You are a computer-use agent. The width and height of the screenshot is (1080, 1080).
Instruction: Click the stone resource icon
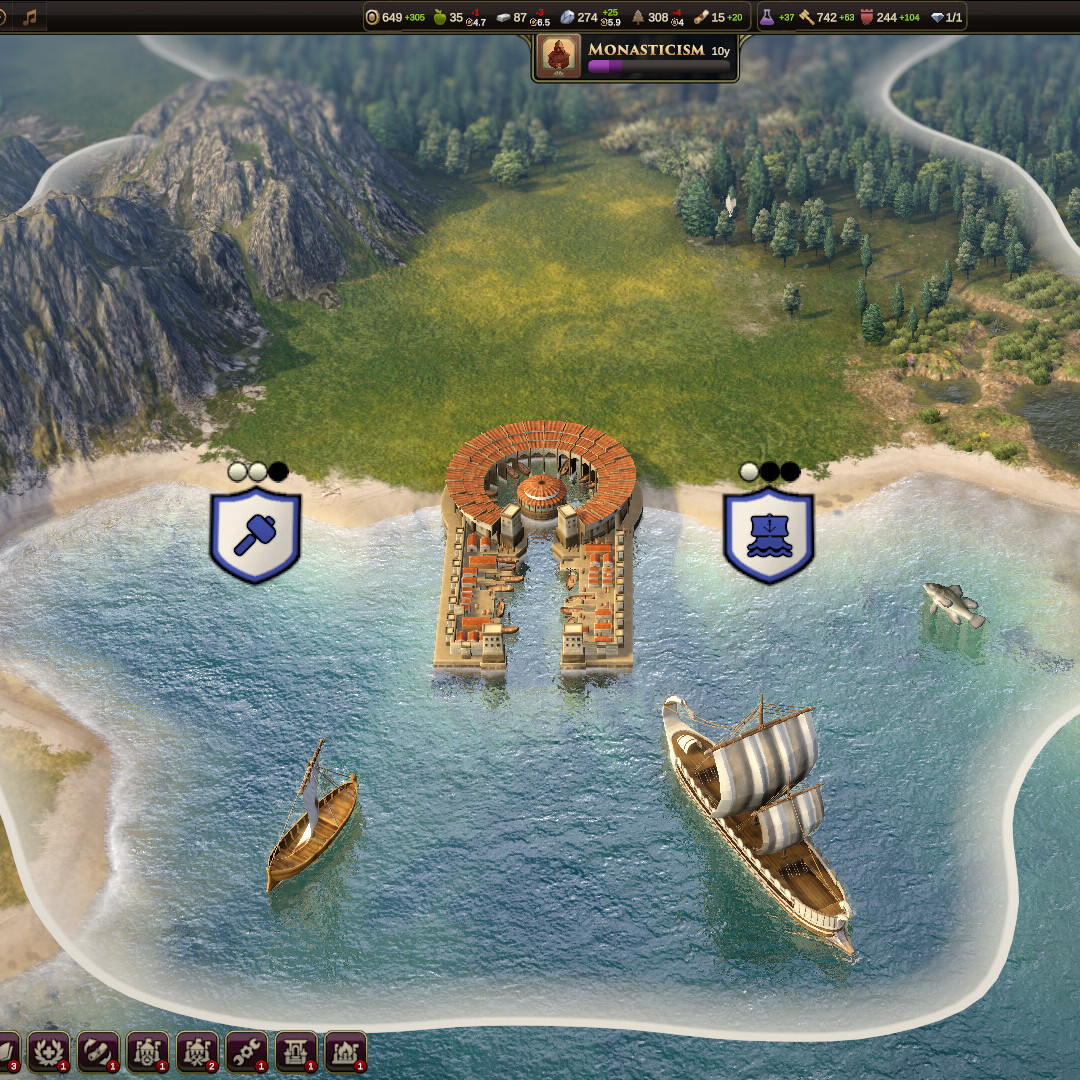tap(567, 17)
